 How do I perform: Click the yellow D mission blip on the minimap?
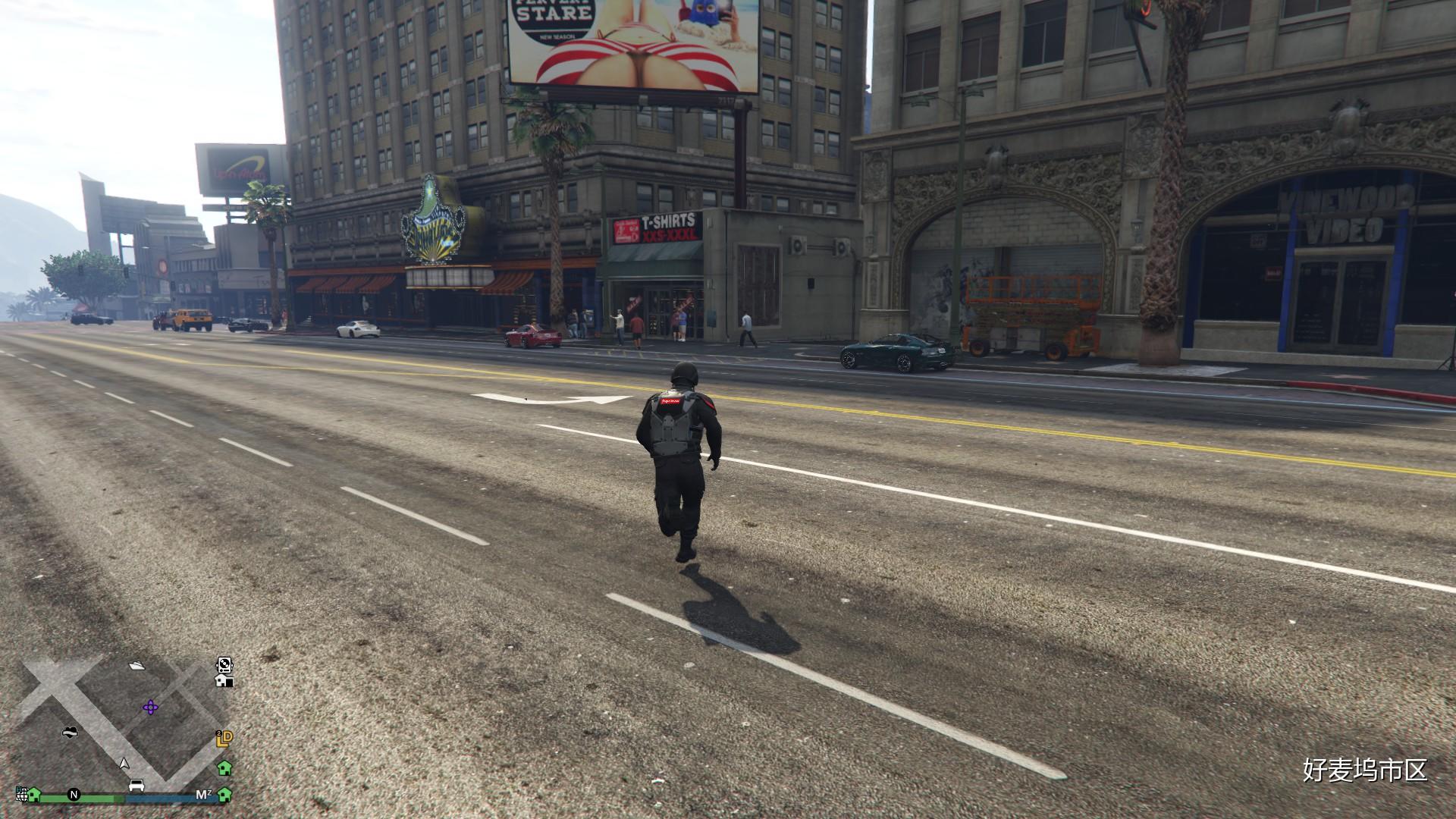pyautogui.click(x=227, y=738)
